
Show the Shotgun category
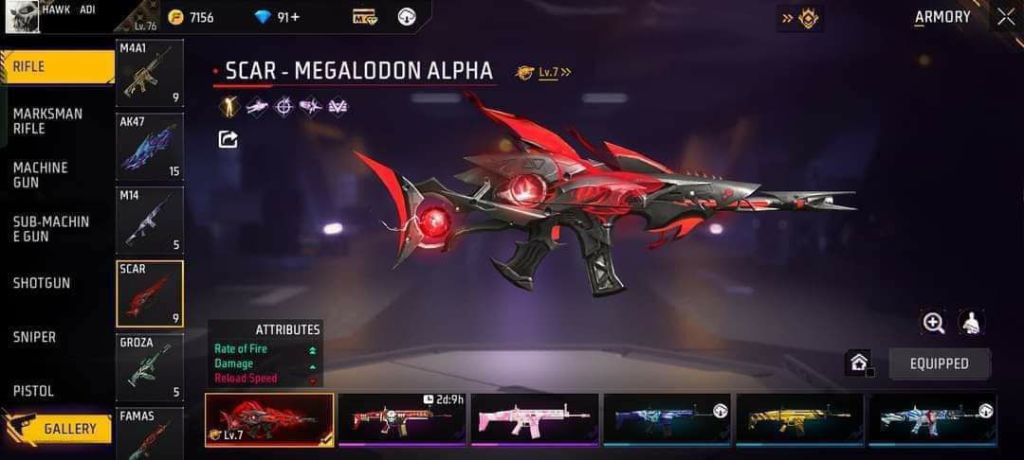click(x=42, y=283)
